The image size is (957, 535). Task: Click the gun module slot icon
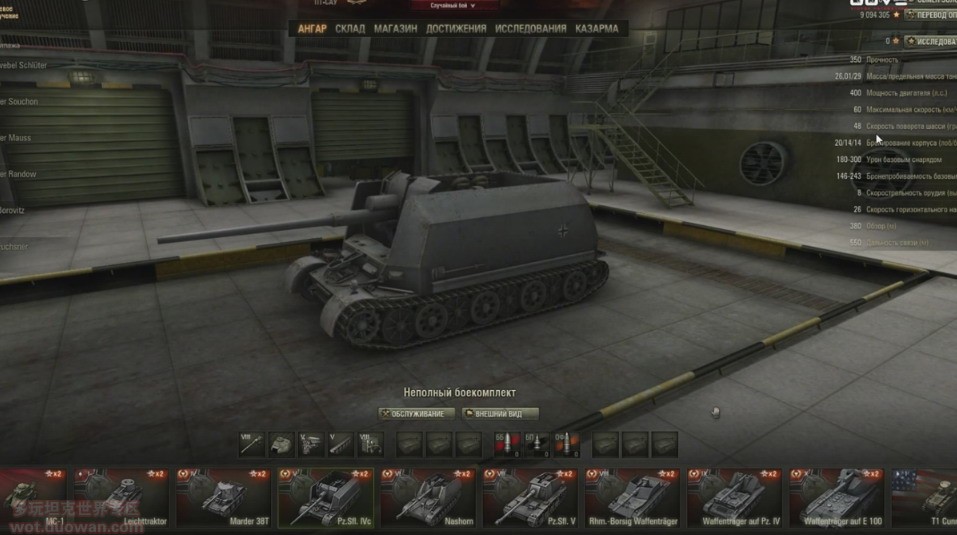(252, 443)
